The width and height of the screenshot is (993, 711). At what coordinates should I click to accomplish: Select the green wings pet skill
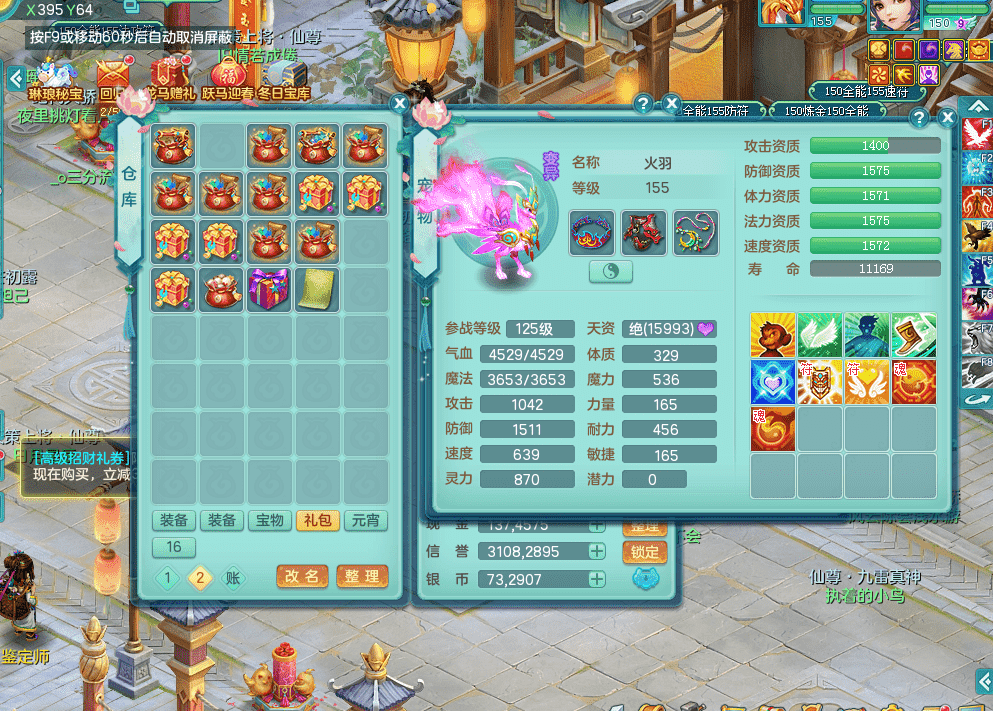[x=820, y=335]
